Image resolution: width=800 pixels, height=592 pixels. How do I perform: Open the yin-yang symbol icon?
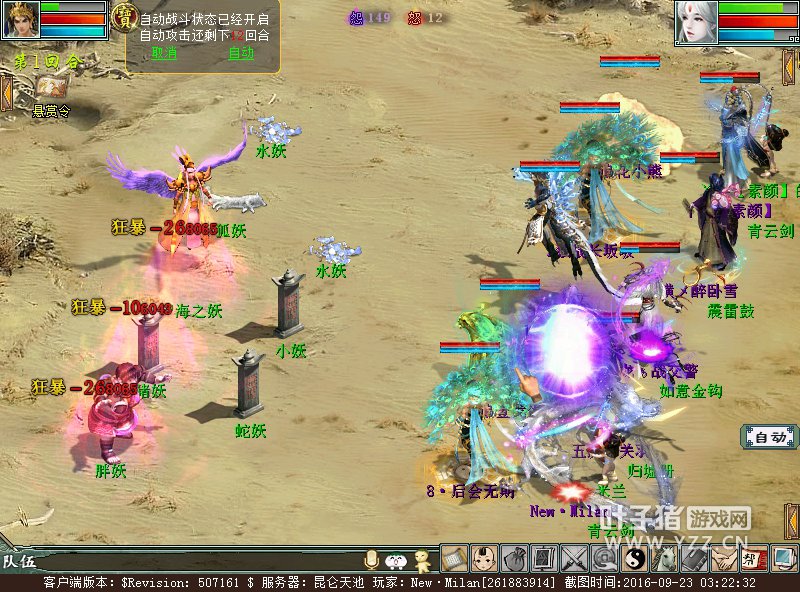click(635, 558)
